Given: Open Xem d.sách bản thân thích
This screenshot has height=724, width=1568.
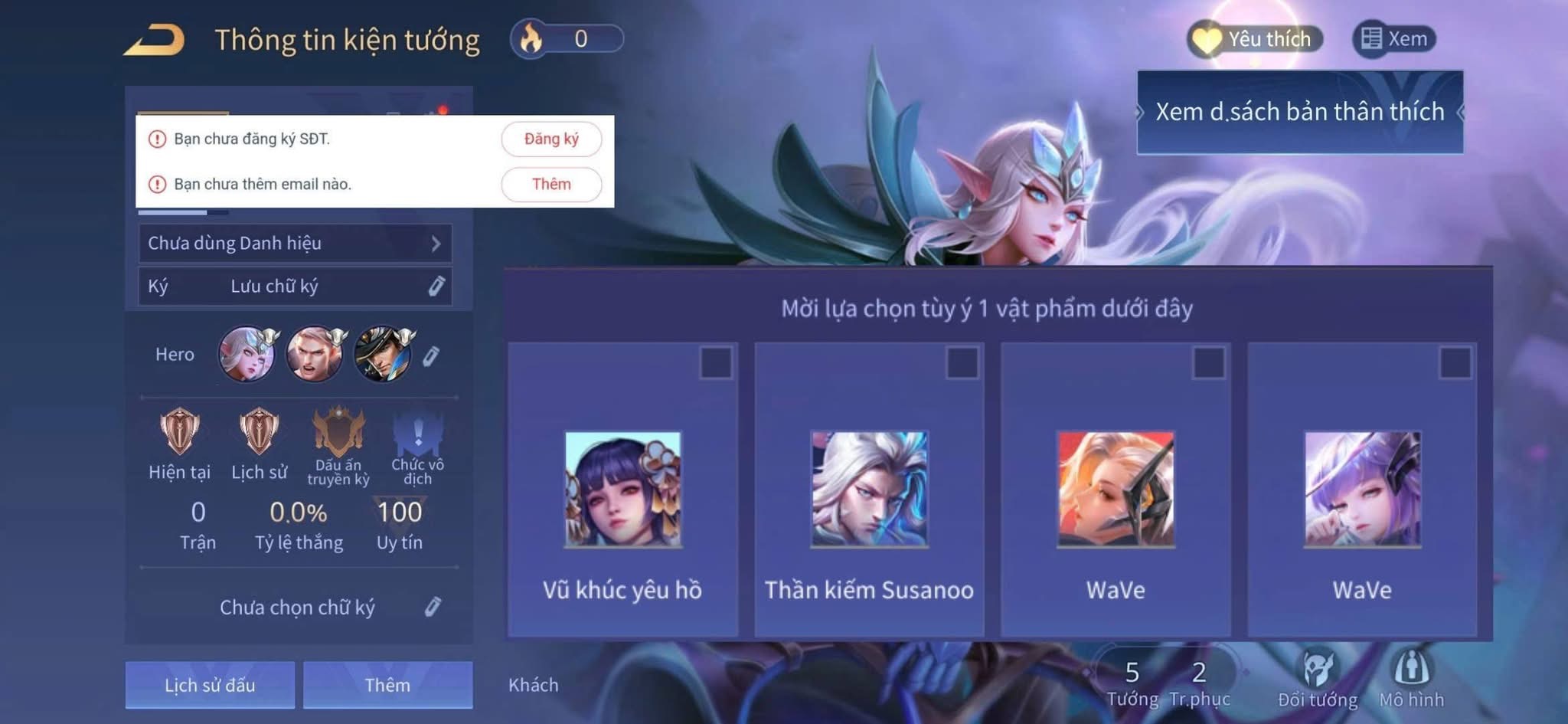Looking at the screenshot, I should click(1299, 112).
